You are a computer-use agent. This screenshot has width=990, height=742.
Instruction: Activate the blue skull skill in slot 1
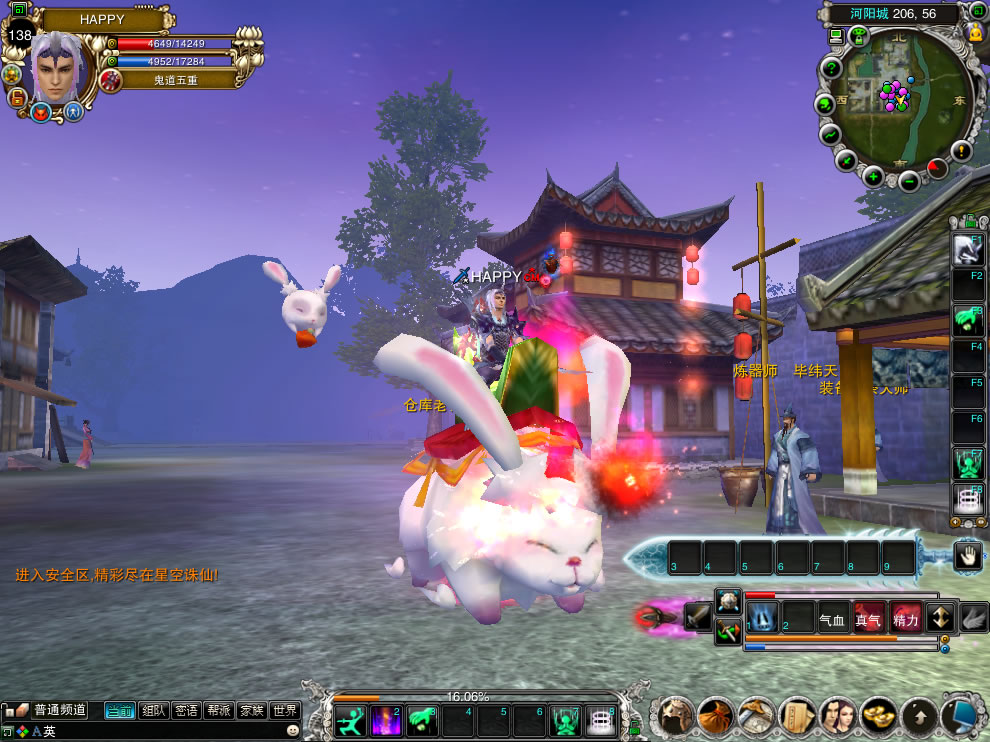761,618
